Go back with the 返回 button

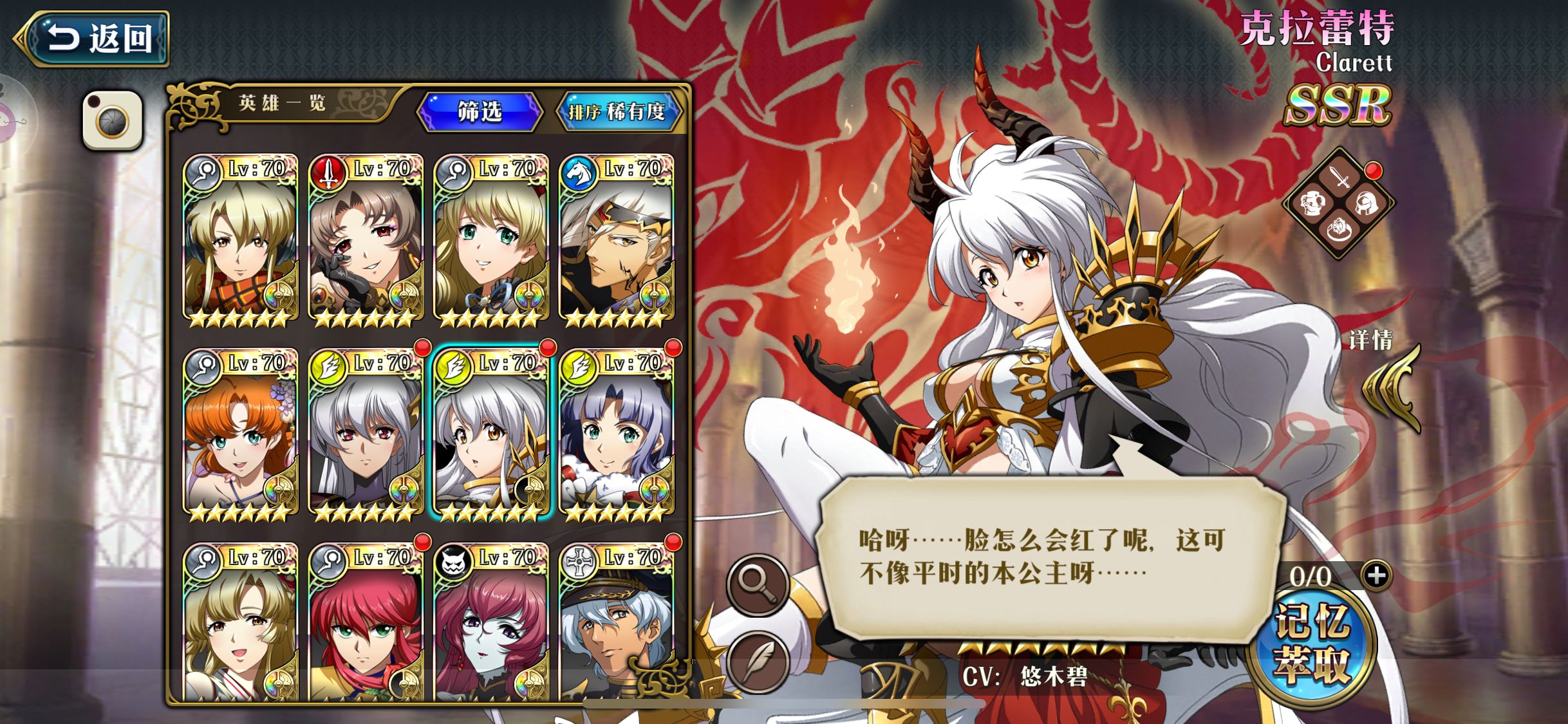pos(97,39)
